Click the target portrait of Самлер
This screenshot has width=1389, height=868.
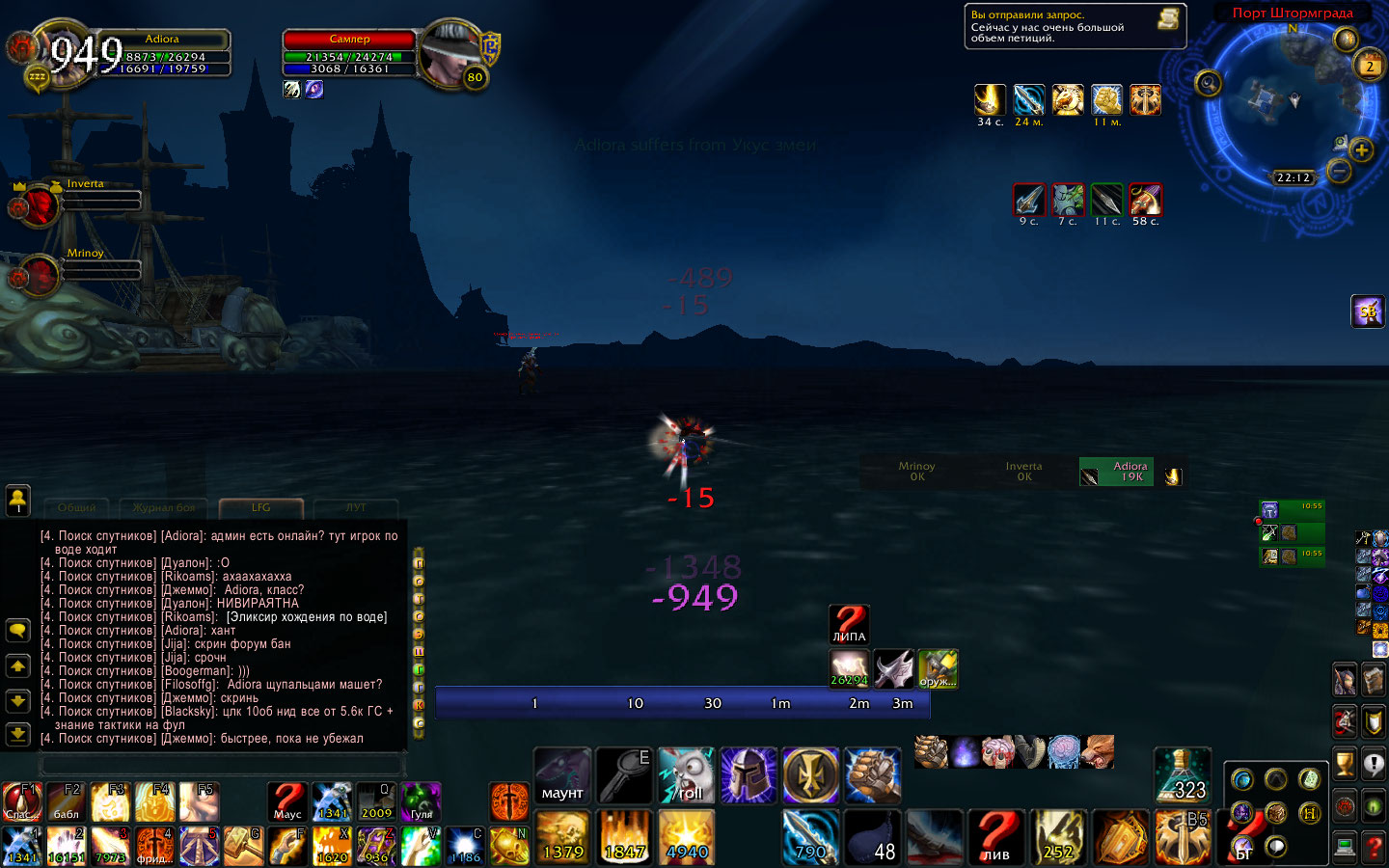(451, 54)
